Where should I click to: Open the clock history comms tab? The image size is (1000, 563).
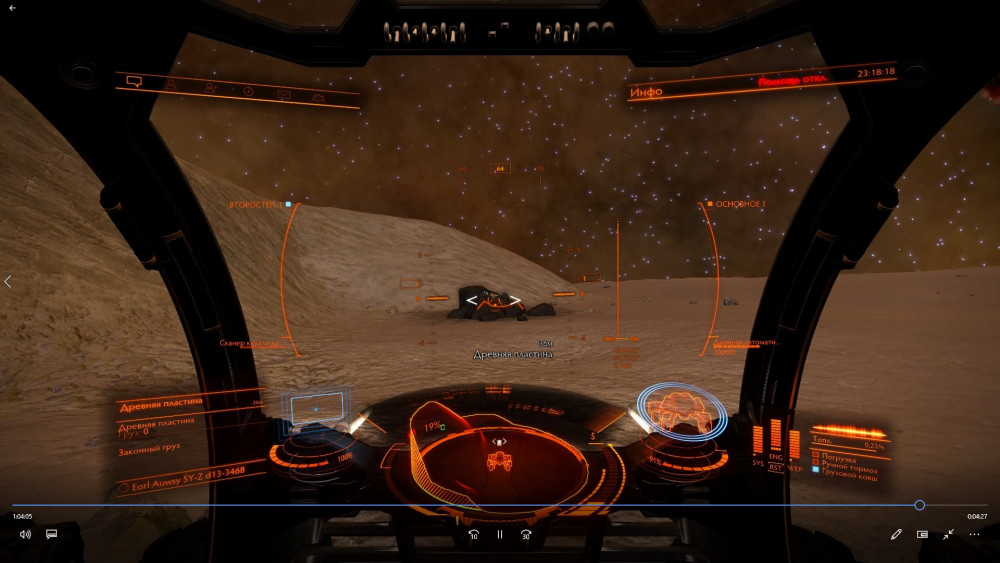(x=248, y=92)
